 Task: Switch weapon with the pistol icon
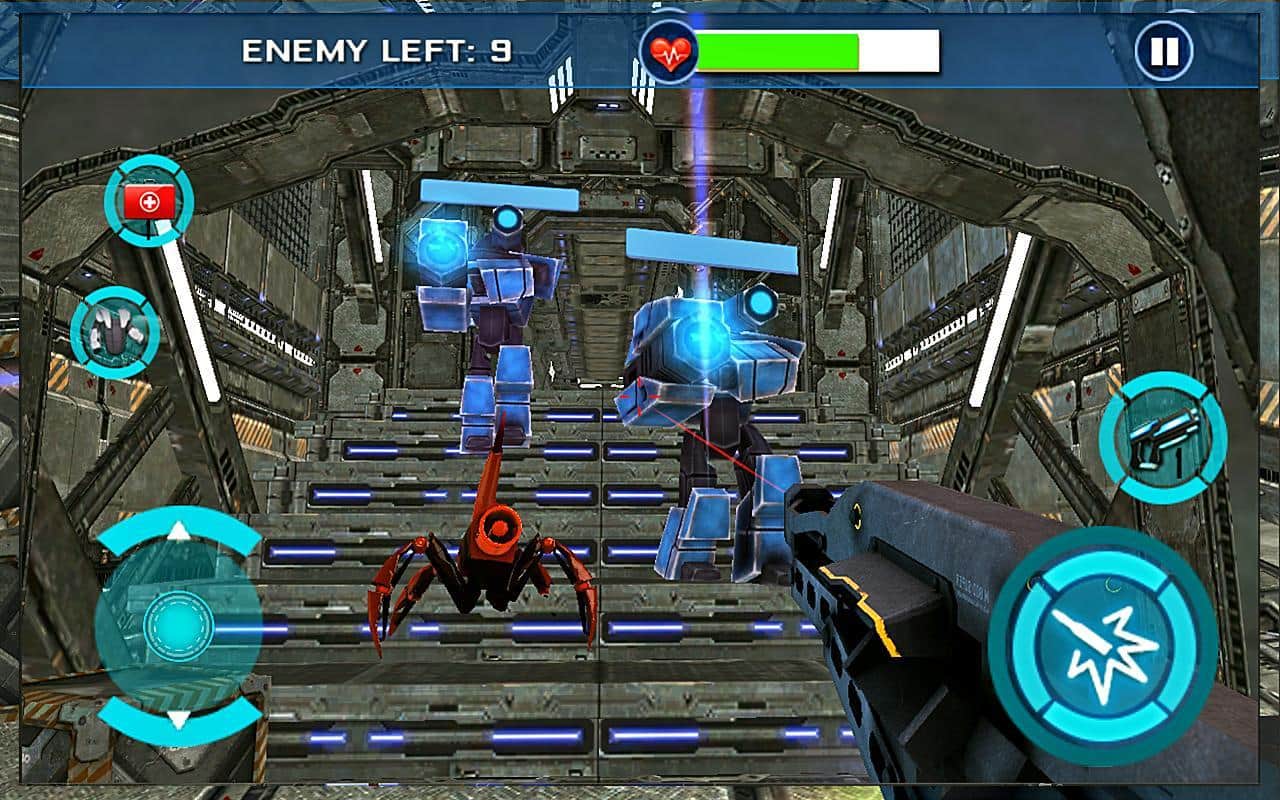click(1163, 437)
